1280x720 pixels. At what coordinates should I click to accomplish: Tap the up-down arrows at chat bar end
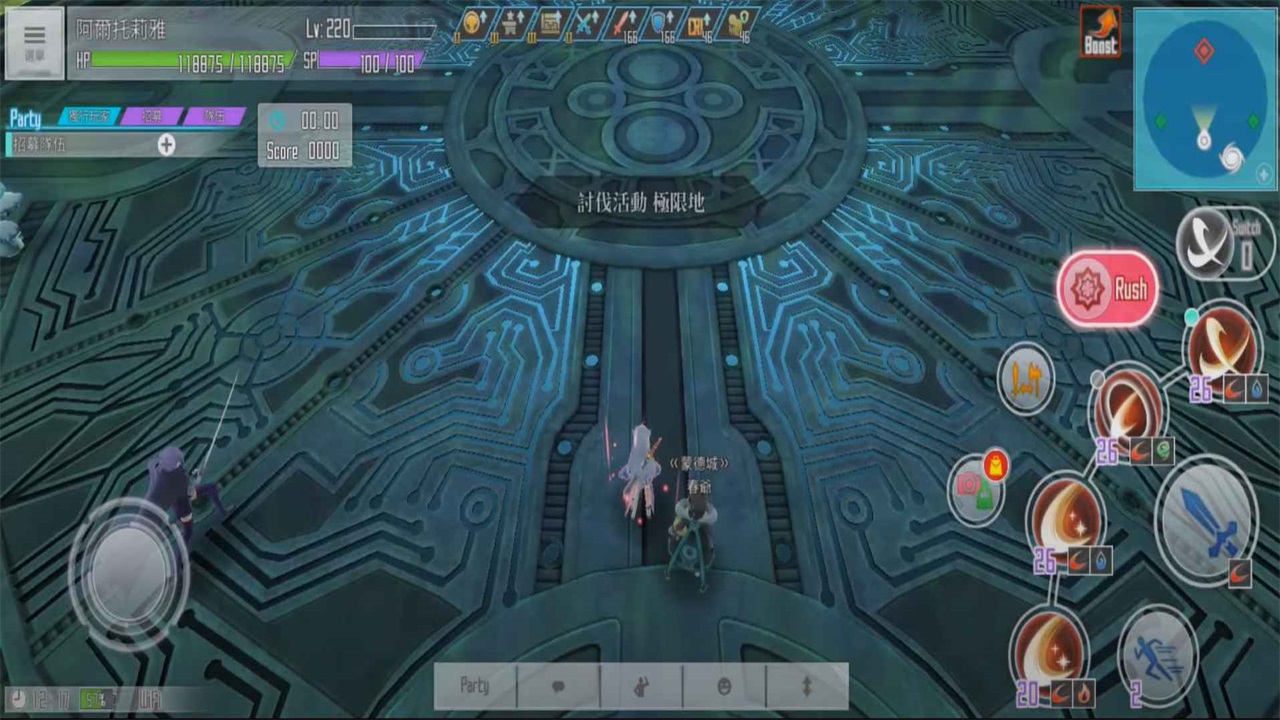coord(806,685)
